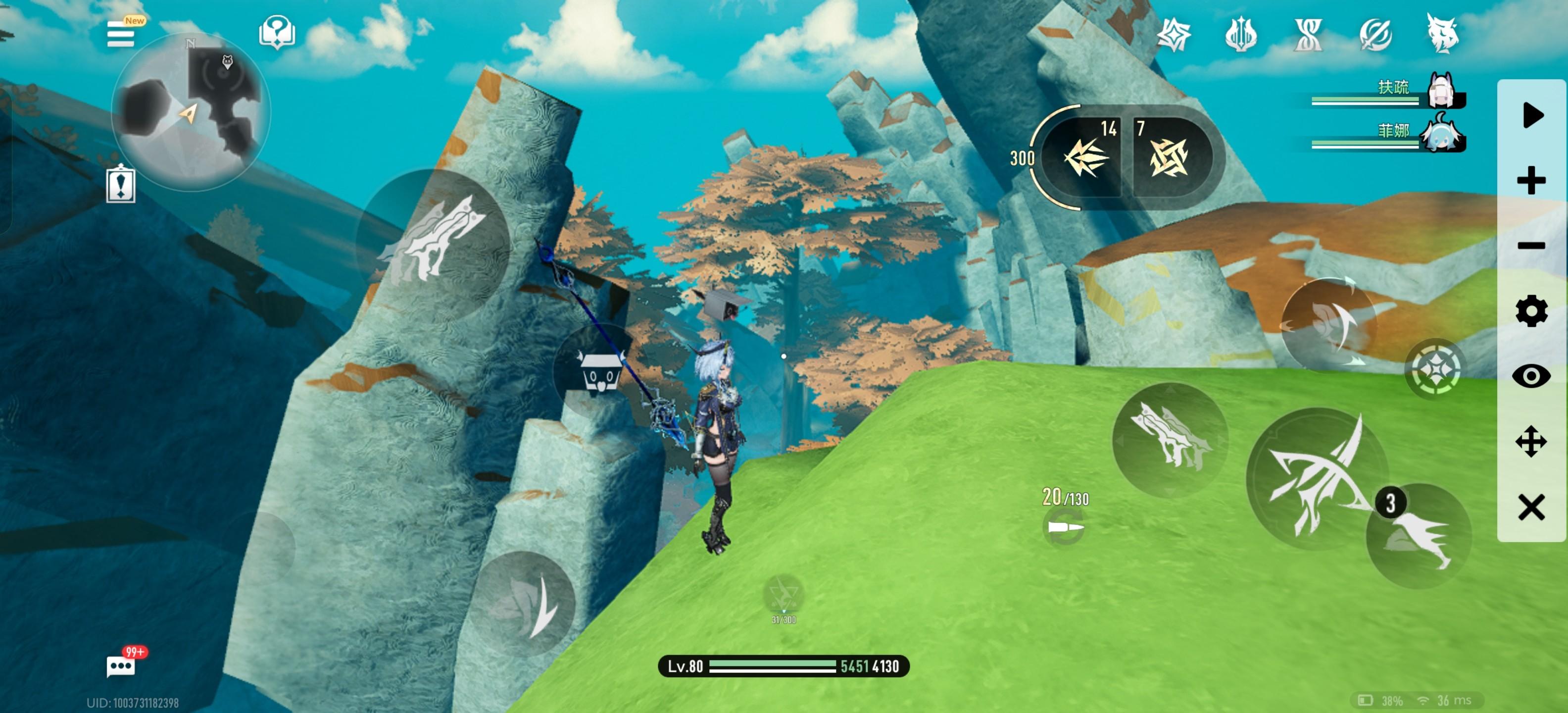Open the quest alert exclamation icon
Image resolution: width=1568 pixels, height=713 pixels.
tap(121, 184)
